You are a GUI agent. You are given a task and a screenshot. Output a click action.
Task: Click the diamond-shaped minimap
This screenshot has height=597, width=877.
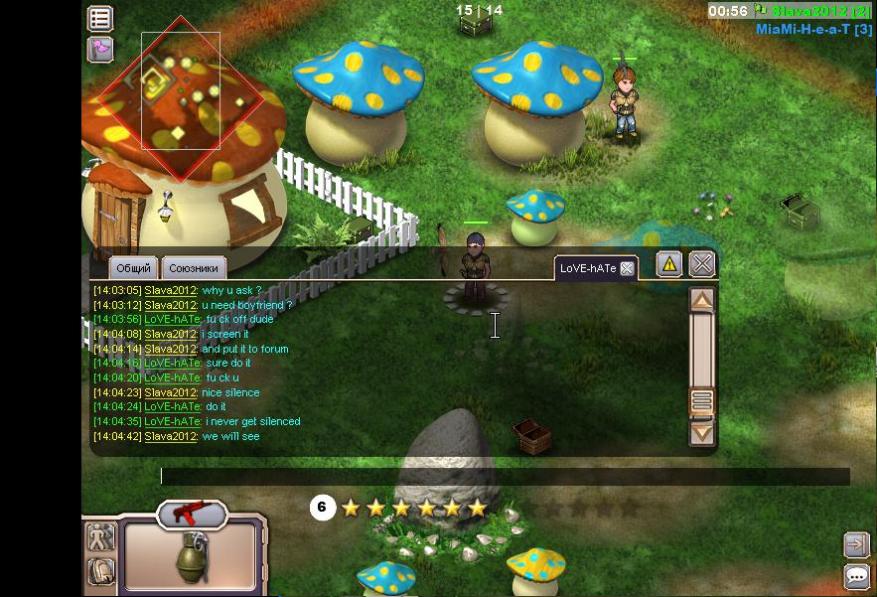tap(181, 98)
